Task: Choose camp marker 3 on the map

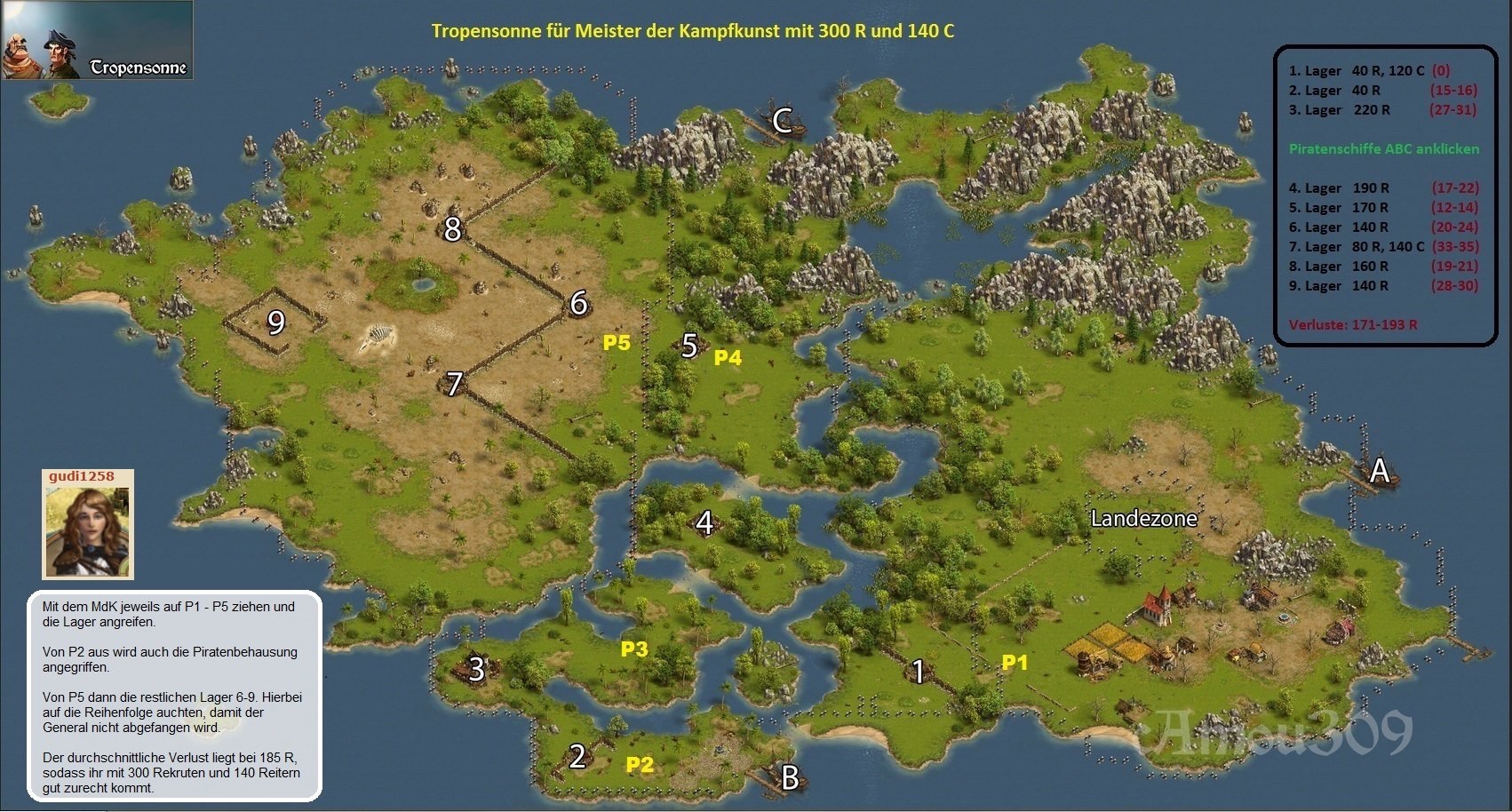Action: 477,669
